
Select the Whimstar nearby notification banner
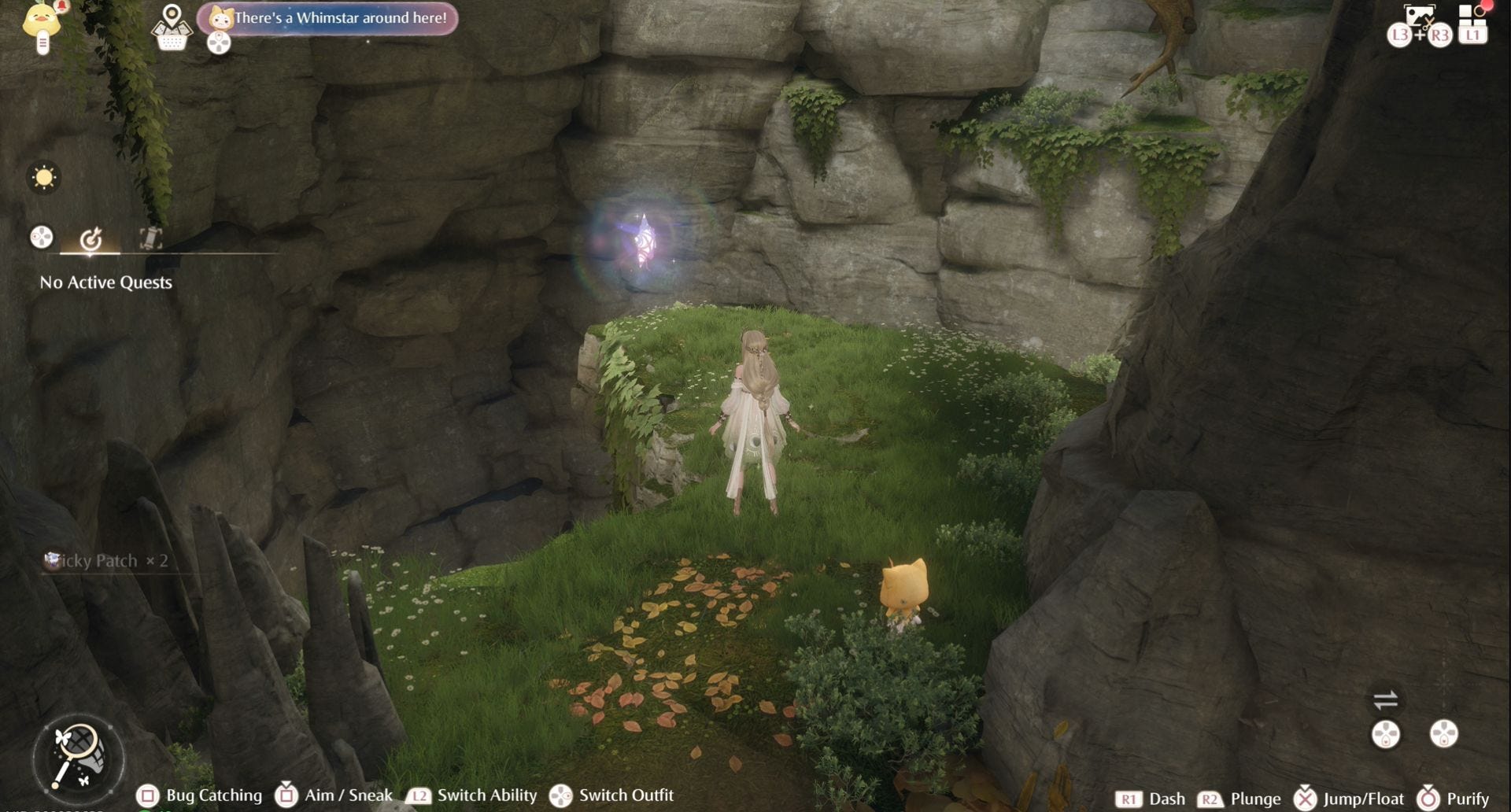(x=328, y=18)
